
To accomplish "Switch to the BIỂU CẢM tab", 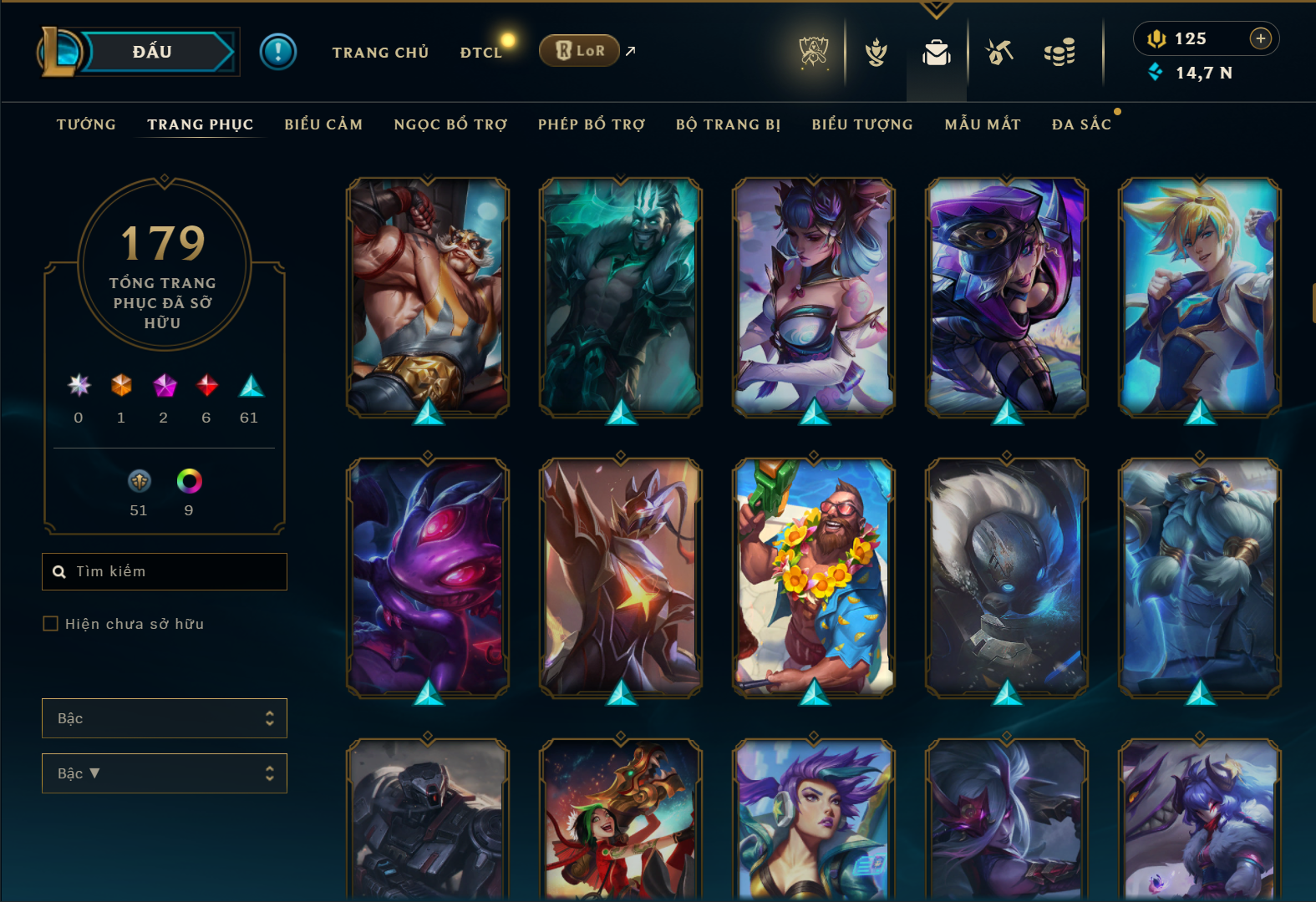I will [x=323, y=124].
